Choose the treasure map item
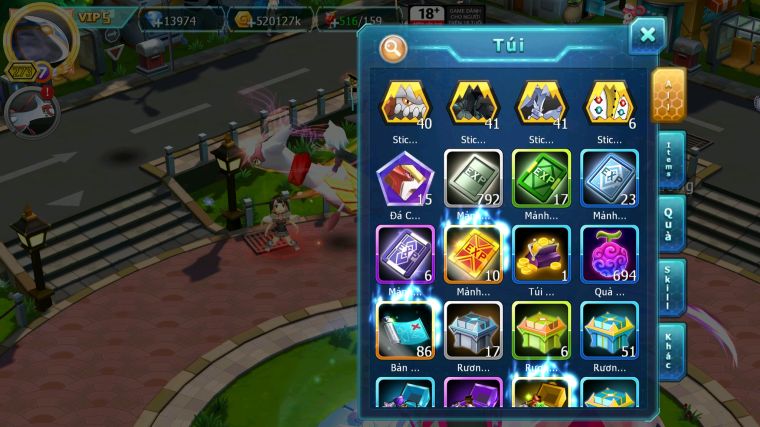The width and height of the screenshot is (760, 427). click(406, 330)
